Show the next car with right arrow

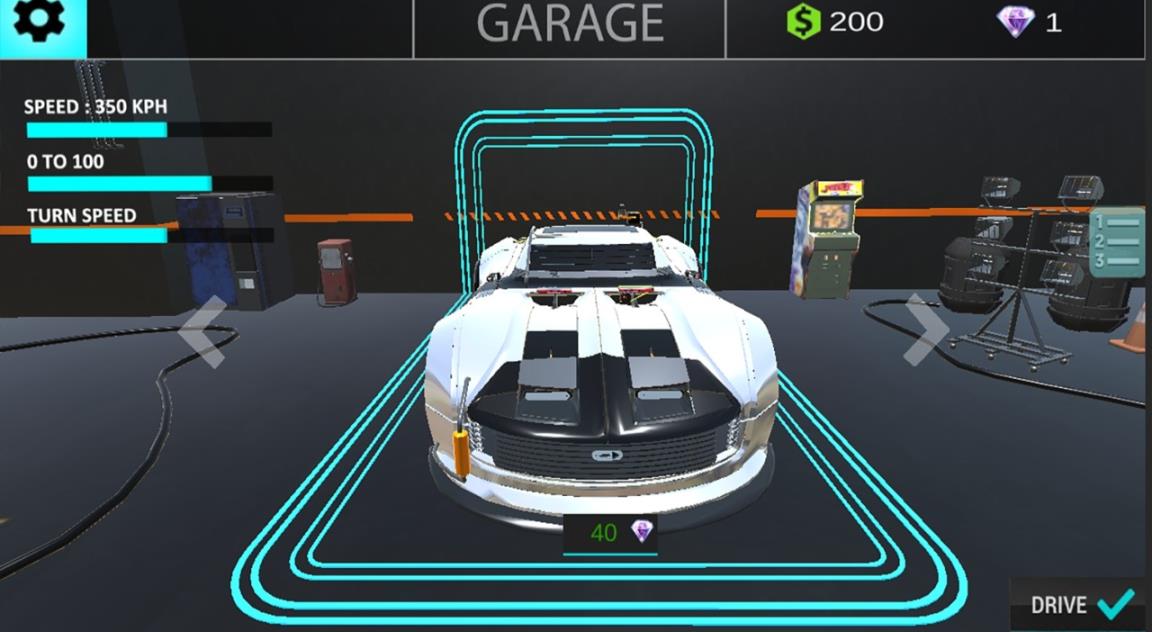tap(926, 329)
